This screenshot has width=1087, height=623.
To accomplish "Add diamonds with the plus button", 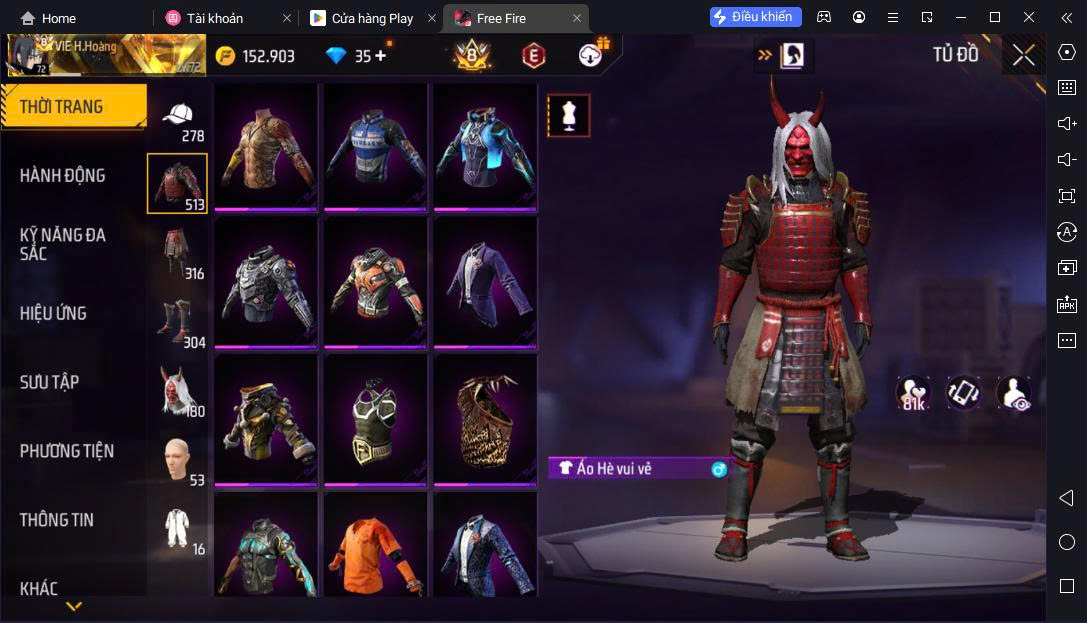I will tap(381, 56).
